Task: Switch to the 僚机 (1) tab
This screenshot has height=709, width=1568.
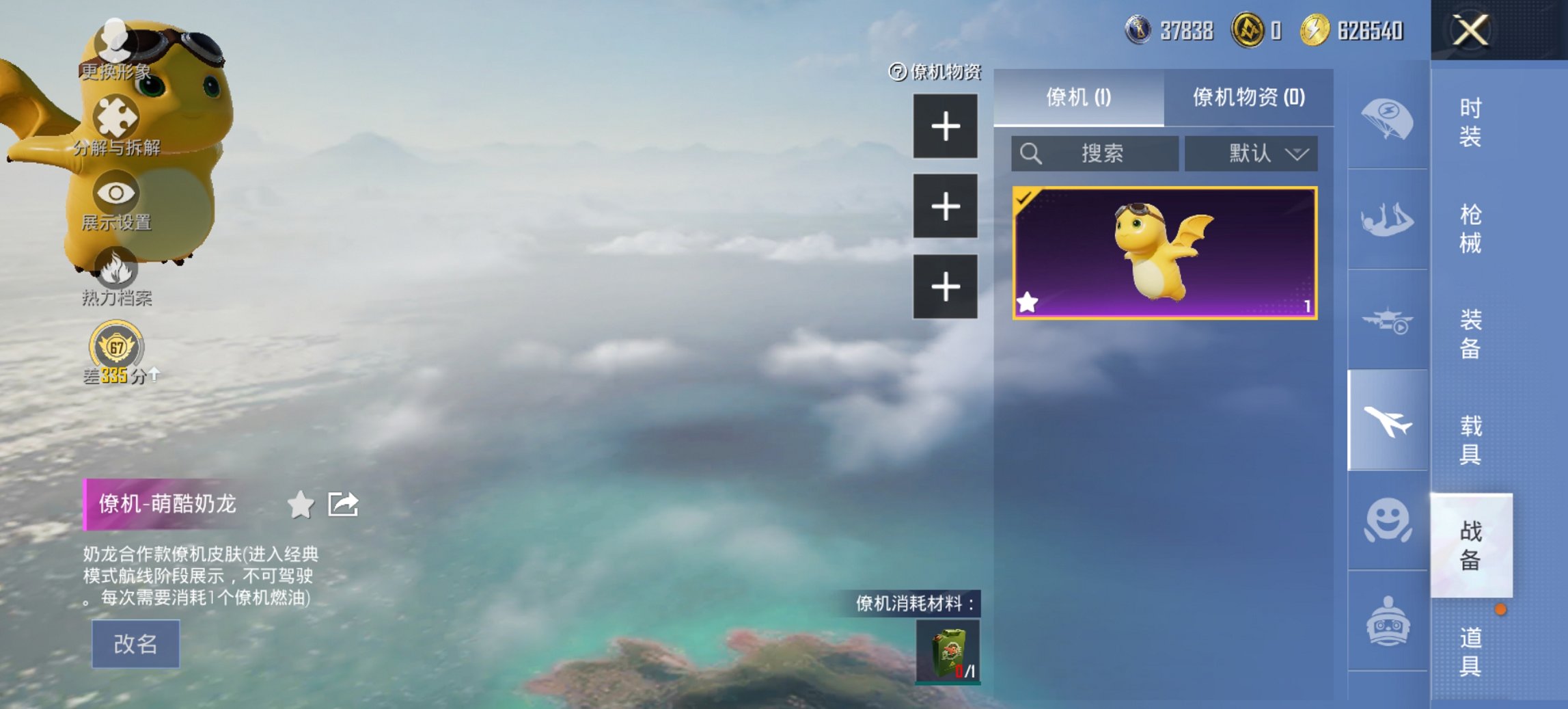Action: point(1078,99)
